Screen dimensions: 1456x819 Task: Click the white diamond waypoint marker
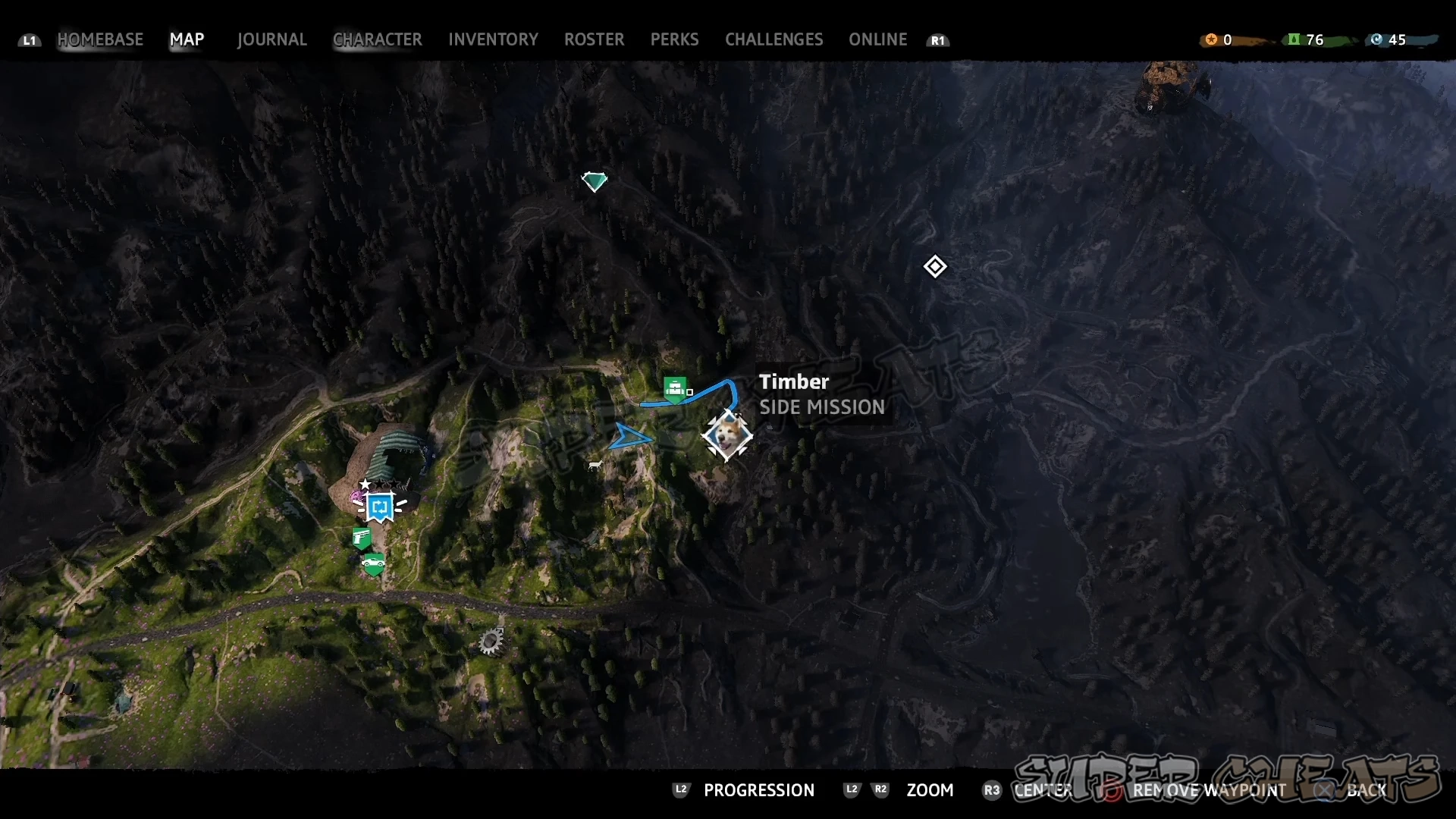tap(935, 267)
